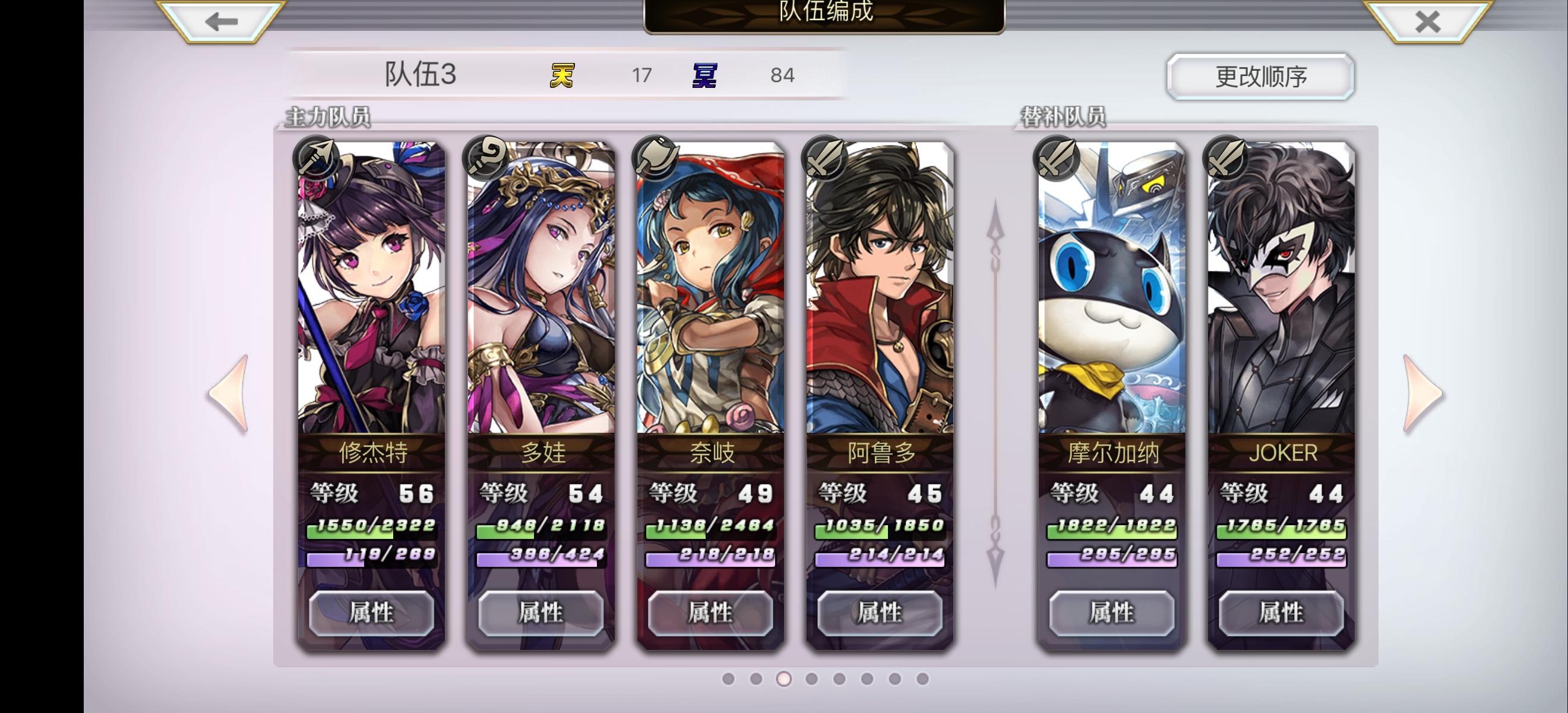Click the 天 element icon
This screenshot has width=1568, height=713.
click(563, 75)
